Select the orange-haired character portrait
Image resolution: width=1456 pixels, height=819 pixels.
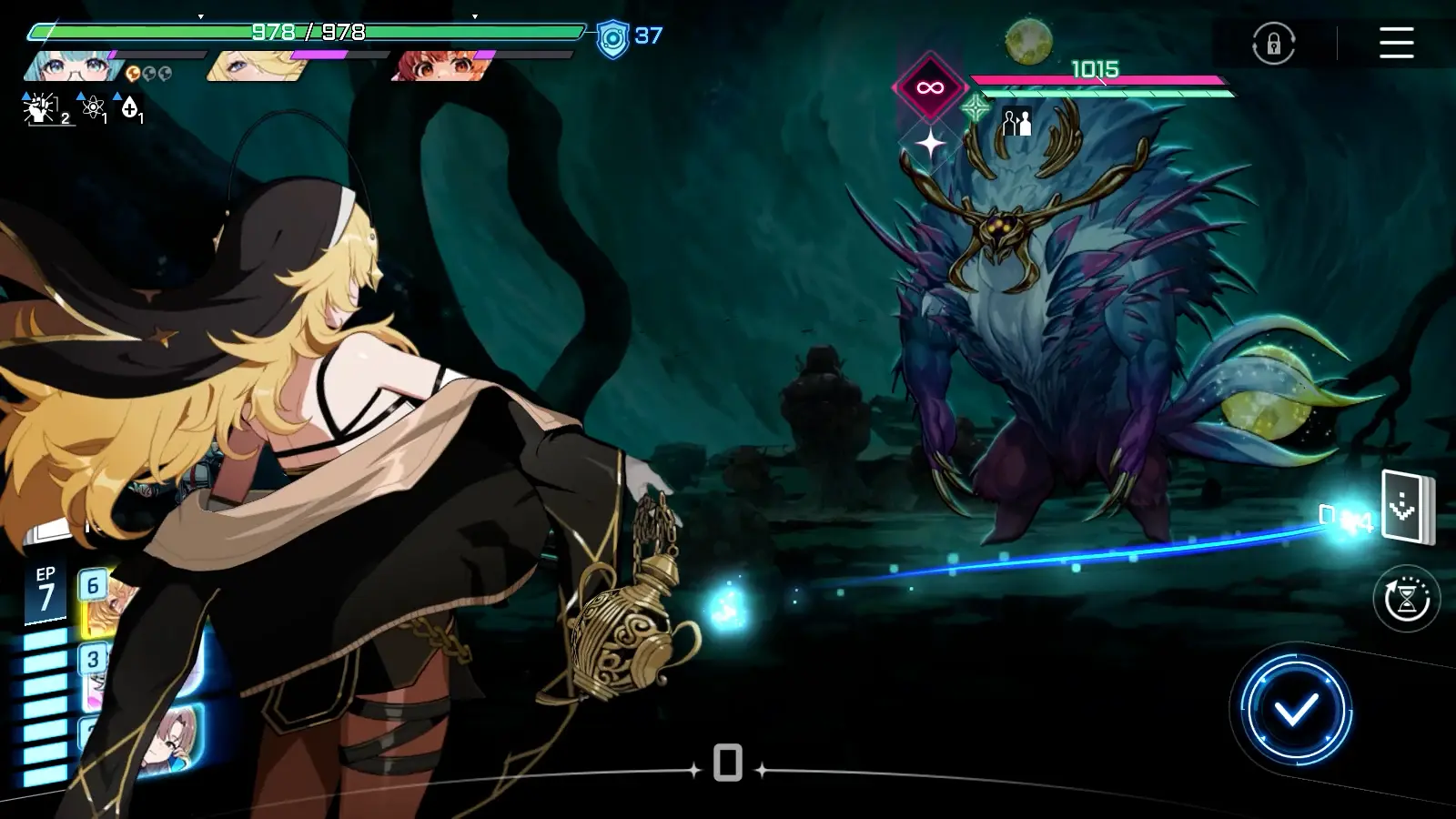(437, 66)
